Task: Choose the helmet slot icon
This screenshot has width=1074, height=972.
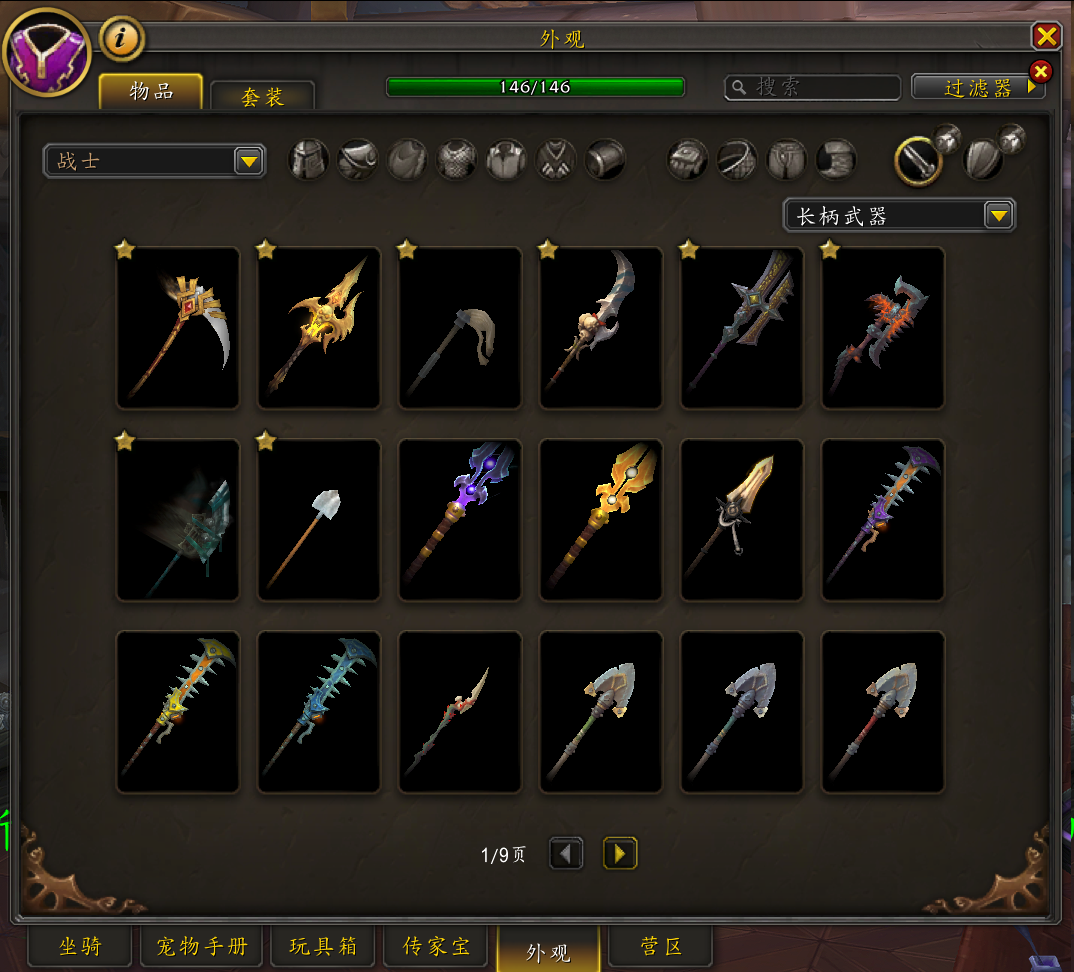Action: pyautogui.click(x=309, y=159)
